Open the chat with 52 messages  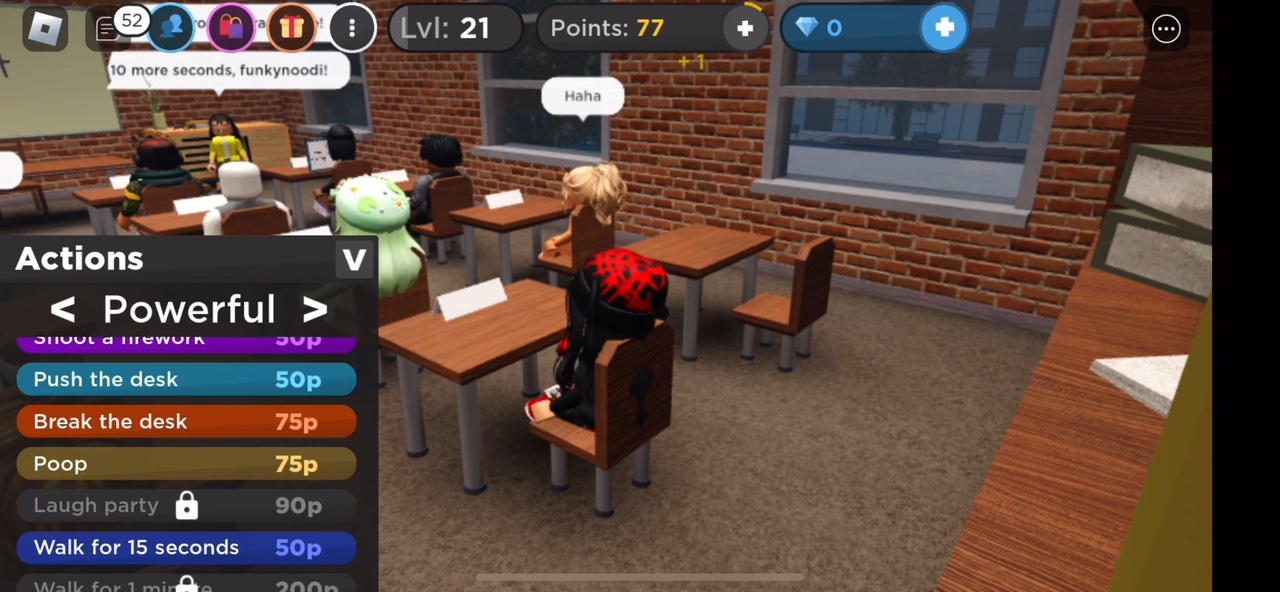(x=108, y=29)
